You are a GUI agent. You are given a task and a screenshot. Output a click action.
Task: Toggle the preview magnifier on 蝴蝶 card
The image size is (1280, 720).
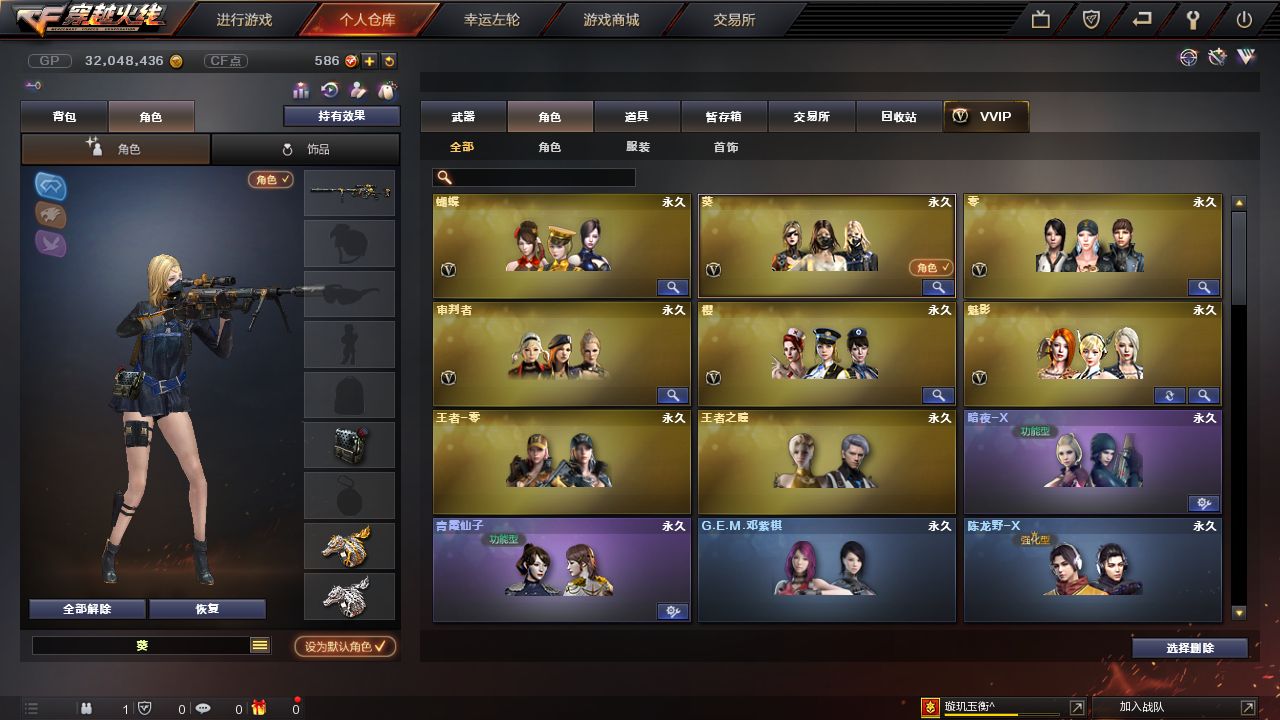click(x=672, y=287)
